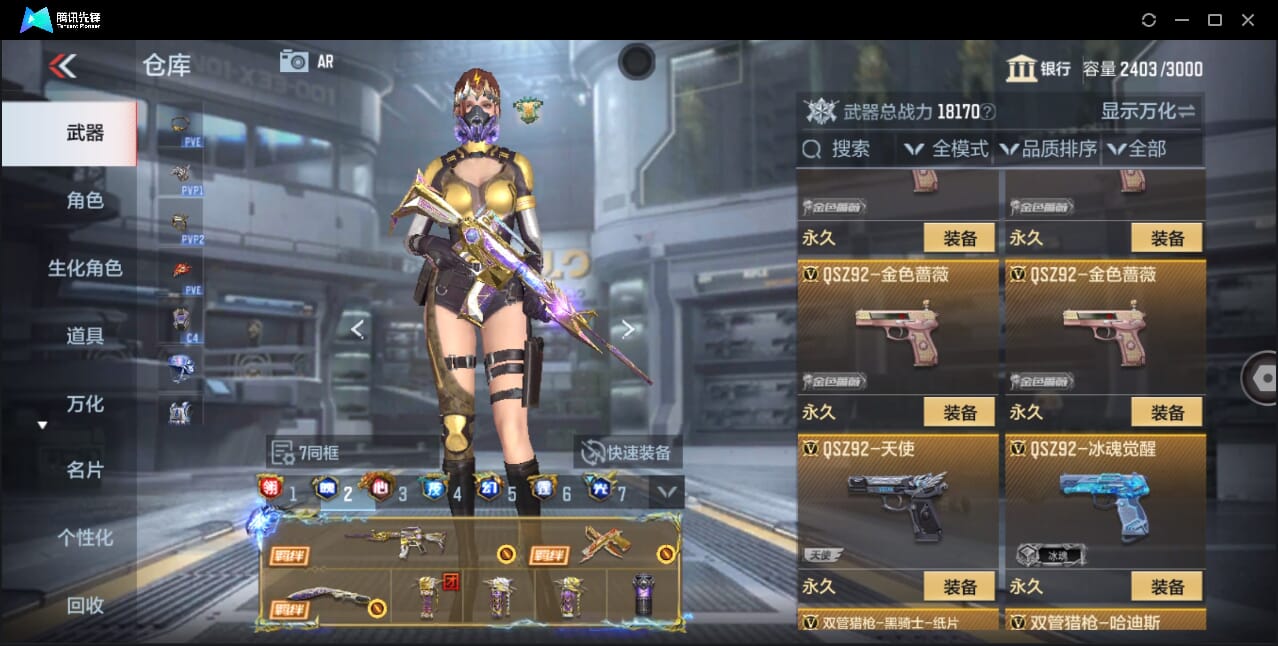This screenshot has height=646, width=1278.
Task: Open the 个性化 category
Action: click(84, 538)
